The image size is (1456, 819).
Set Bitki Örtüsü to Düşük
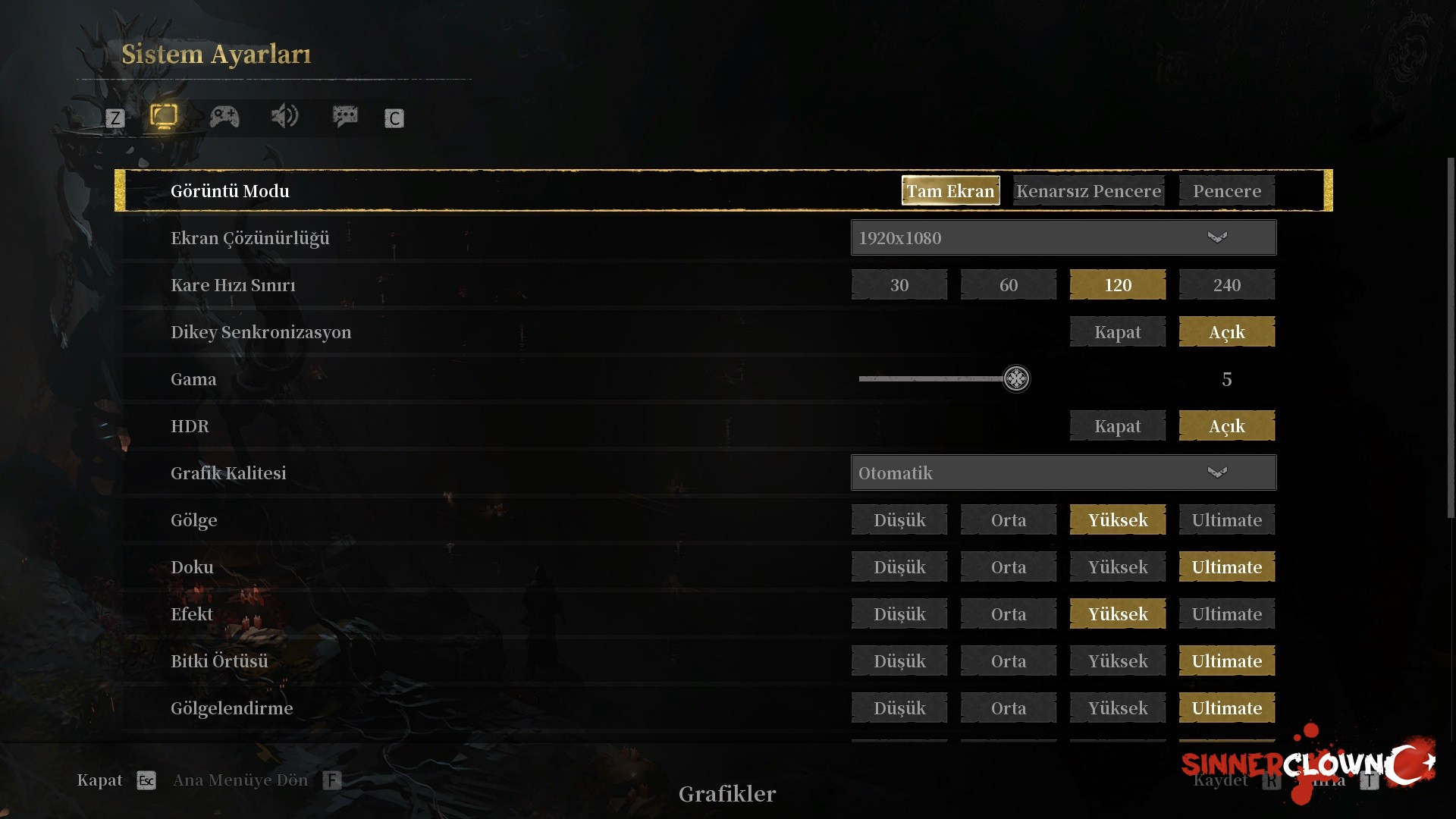tap(899, 661)
